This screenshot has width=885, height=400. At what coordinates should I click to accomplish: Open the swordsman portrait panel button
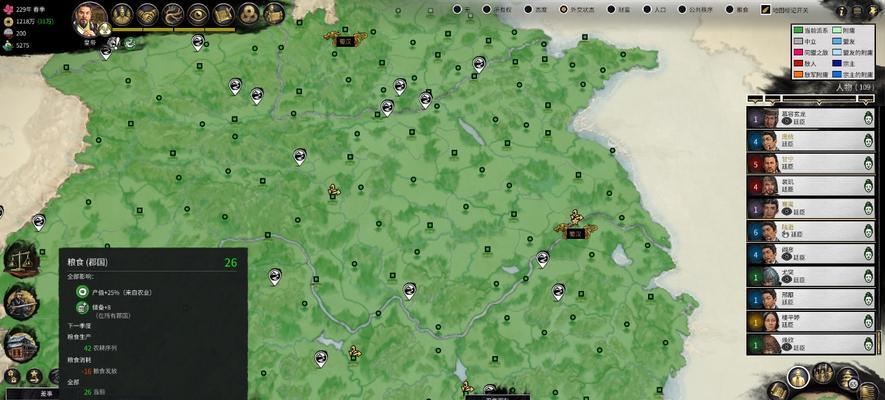pyautogui.click(x=20, y=302)
